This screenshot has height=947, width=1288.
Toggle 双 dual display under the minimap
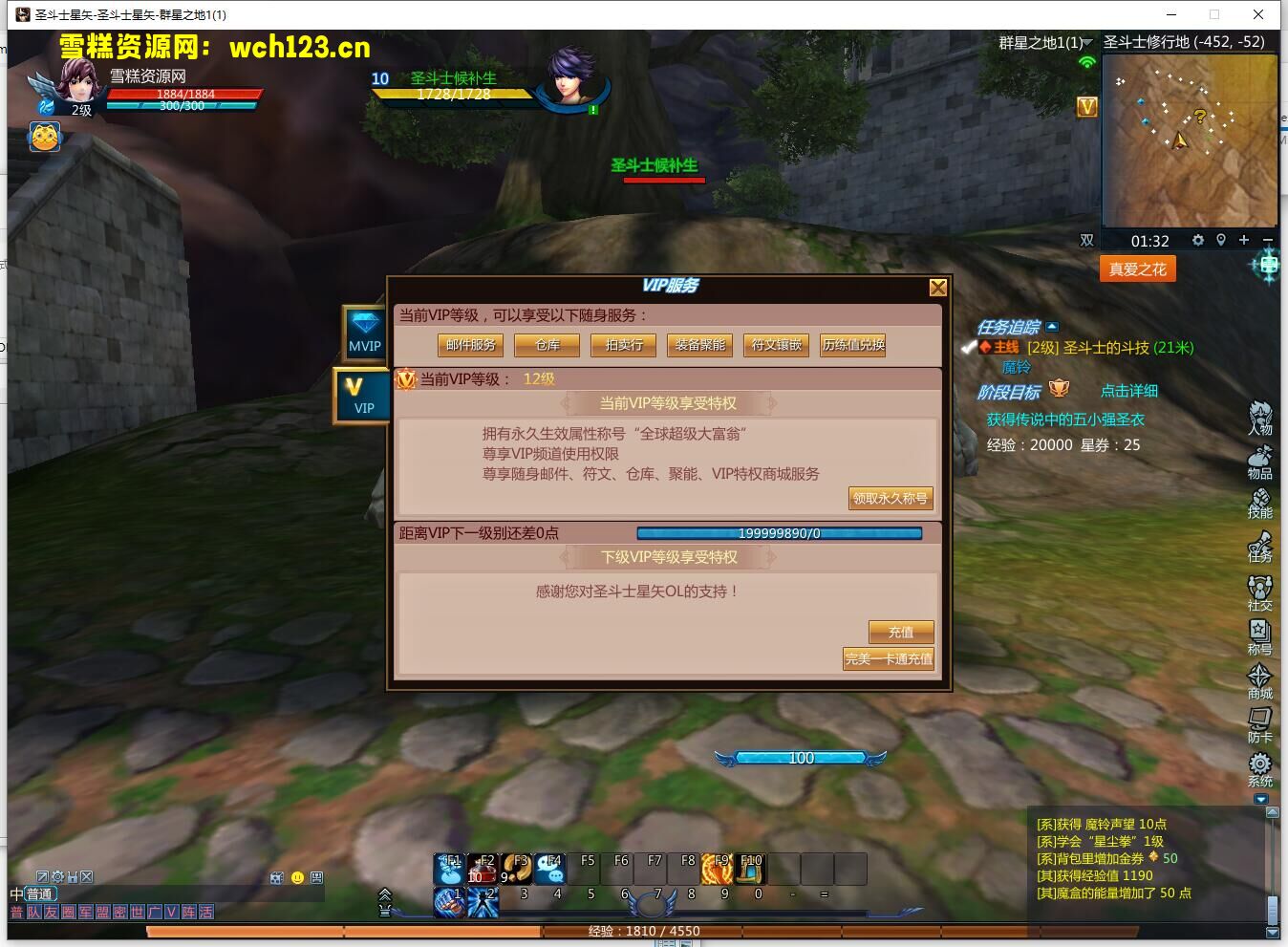click(1086, 241)
